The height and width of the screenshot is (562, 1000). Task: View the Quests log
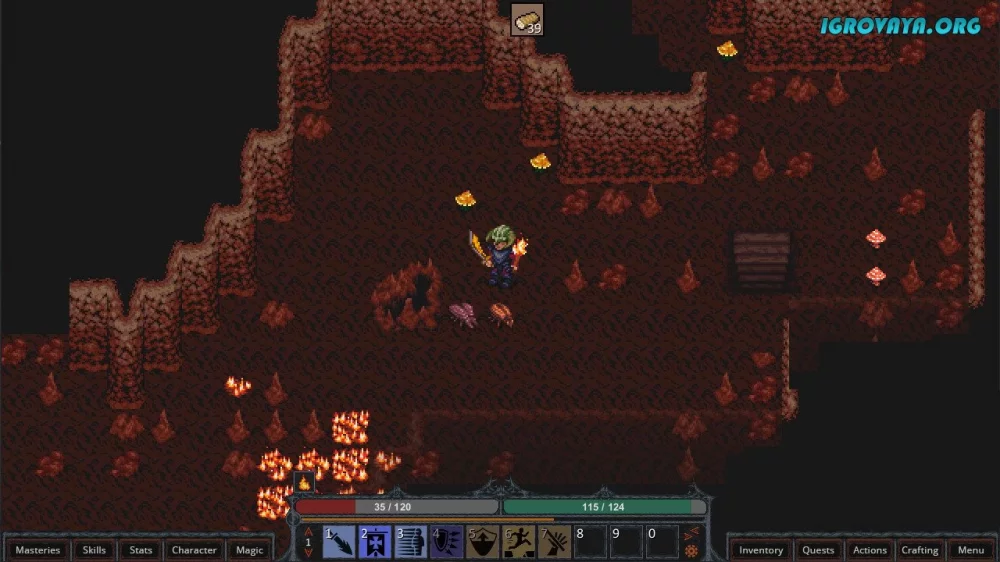[x=818, y=550]
